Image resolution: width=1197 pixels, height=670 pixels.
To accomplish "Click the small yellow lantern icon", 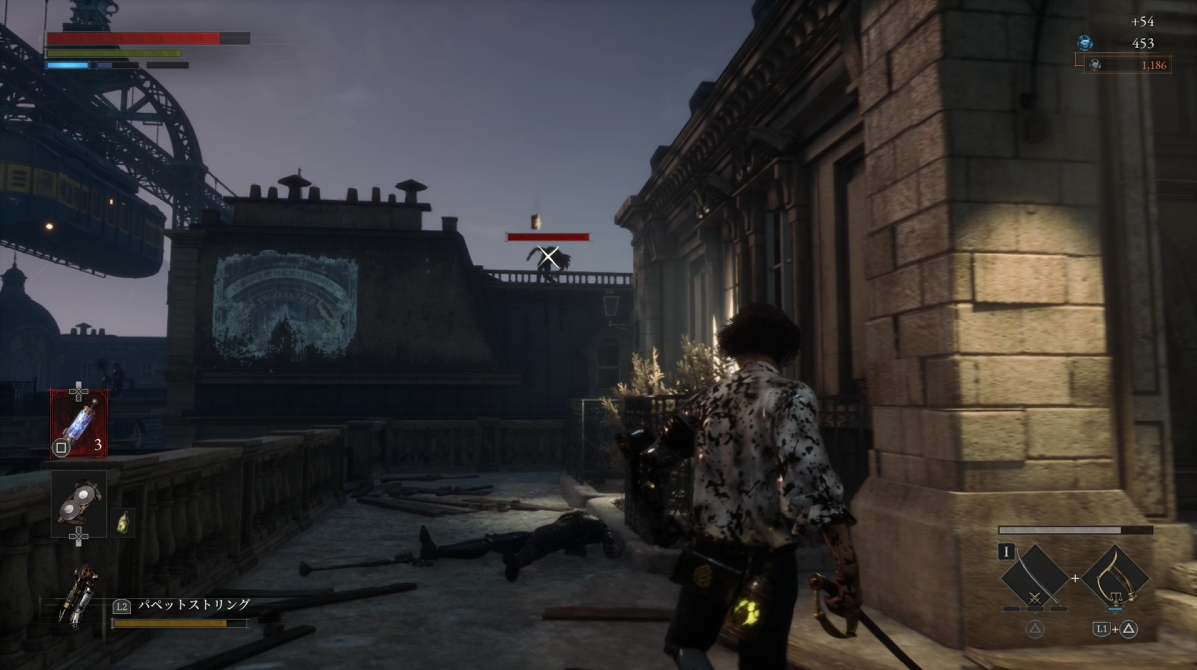I will 124,522.
